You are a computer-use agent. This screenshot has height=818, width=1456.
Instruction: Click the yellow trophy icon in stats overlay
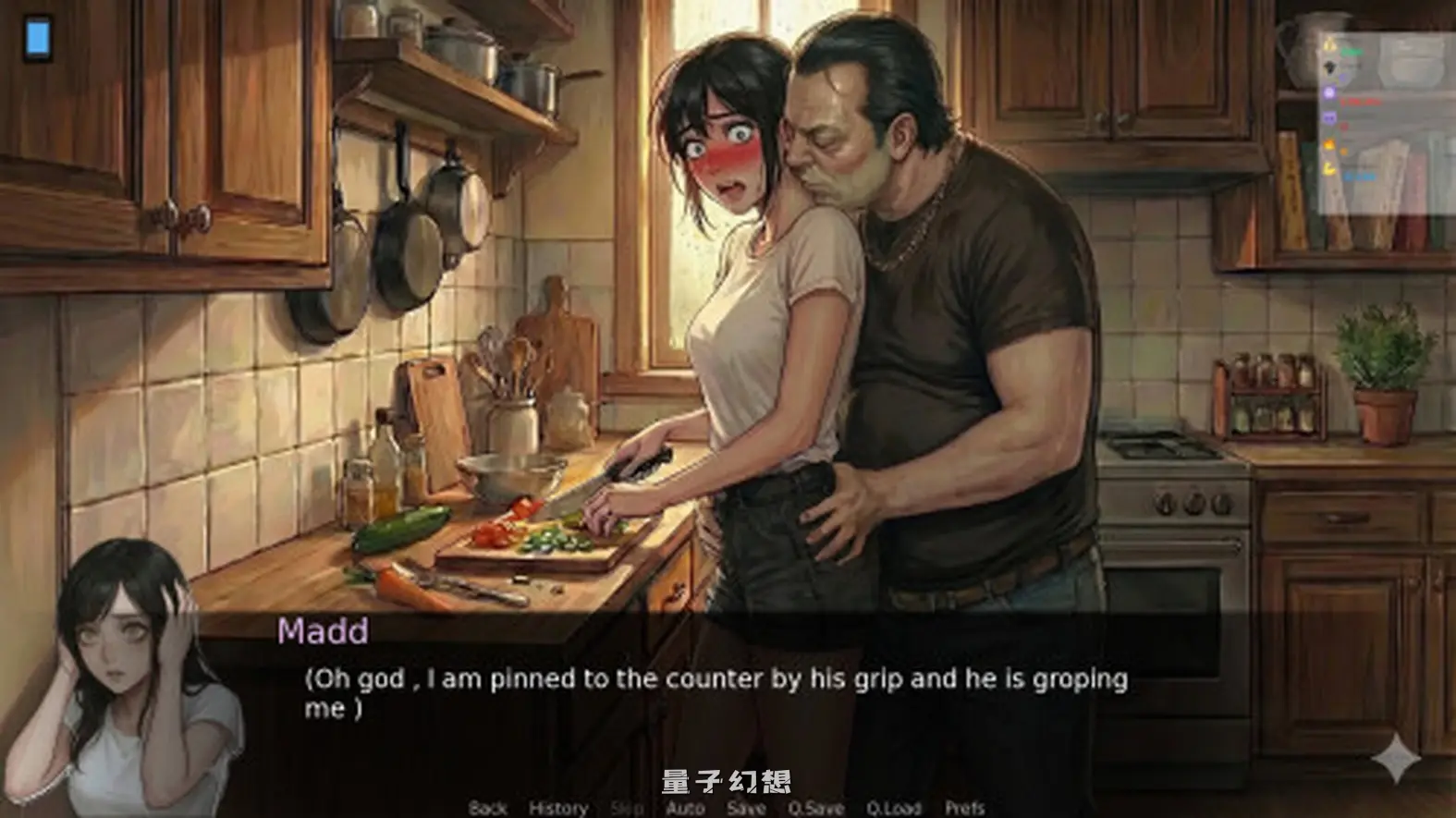click(x=1328, y=44)
